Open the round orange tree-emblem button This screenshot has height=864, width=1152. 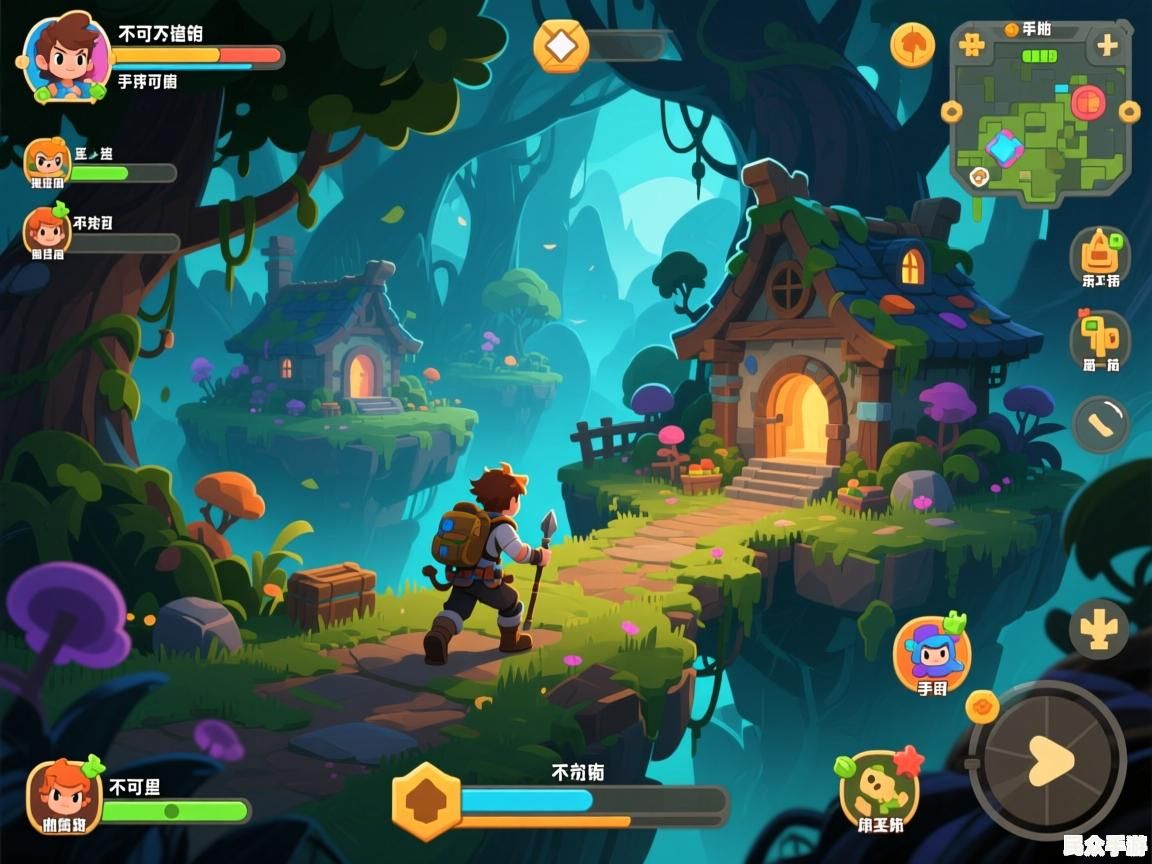(912, 45)
